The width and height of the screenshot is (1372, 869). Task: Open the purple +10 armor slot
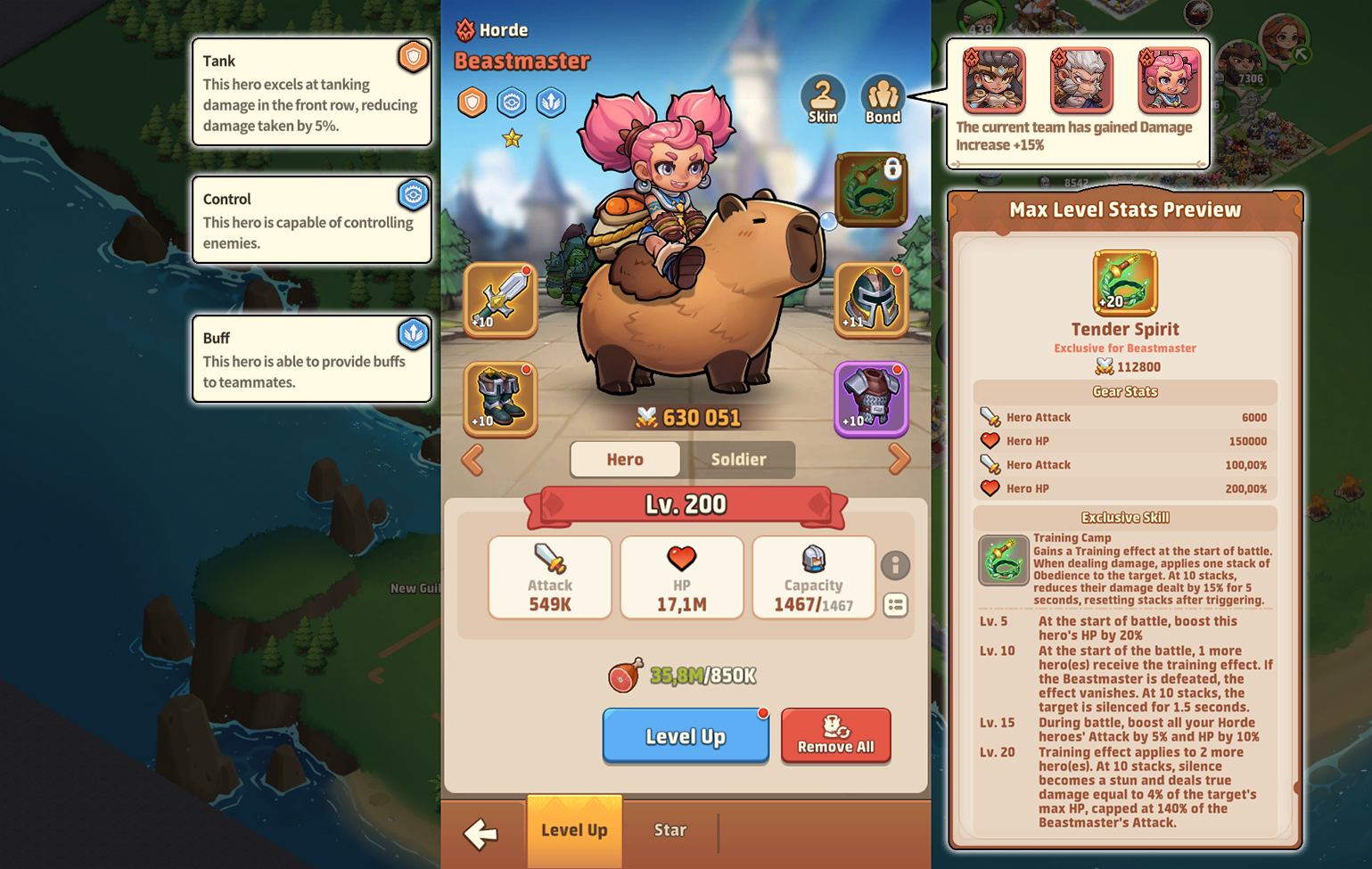[x=871, y=400]
